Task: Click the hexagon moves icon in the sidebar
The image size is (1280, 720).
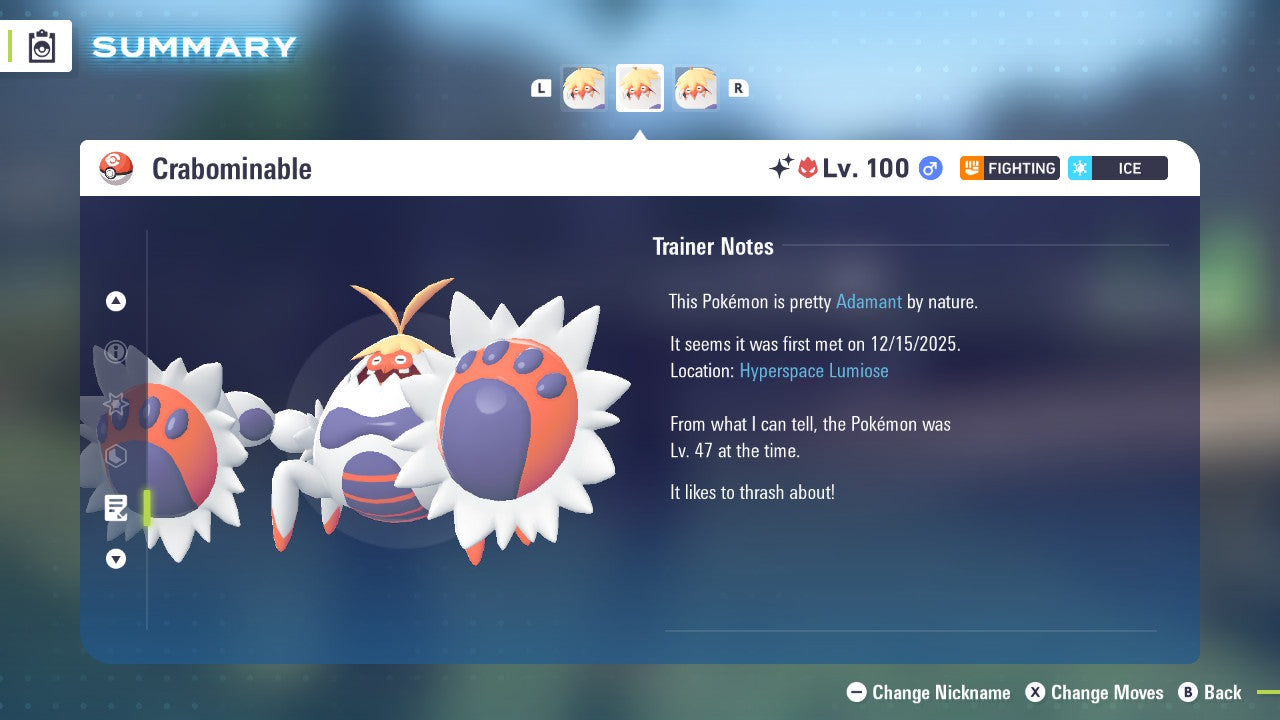Action: 115,456
